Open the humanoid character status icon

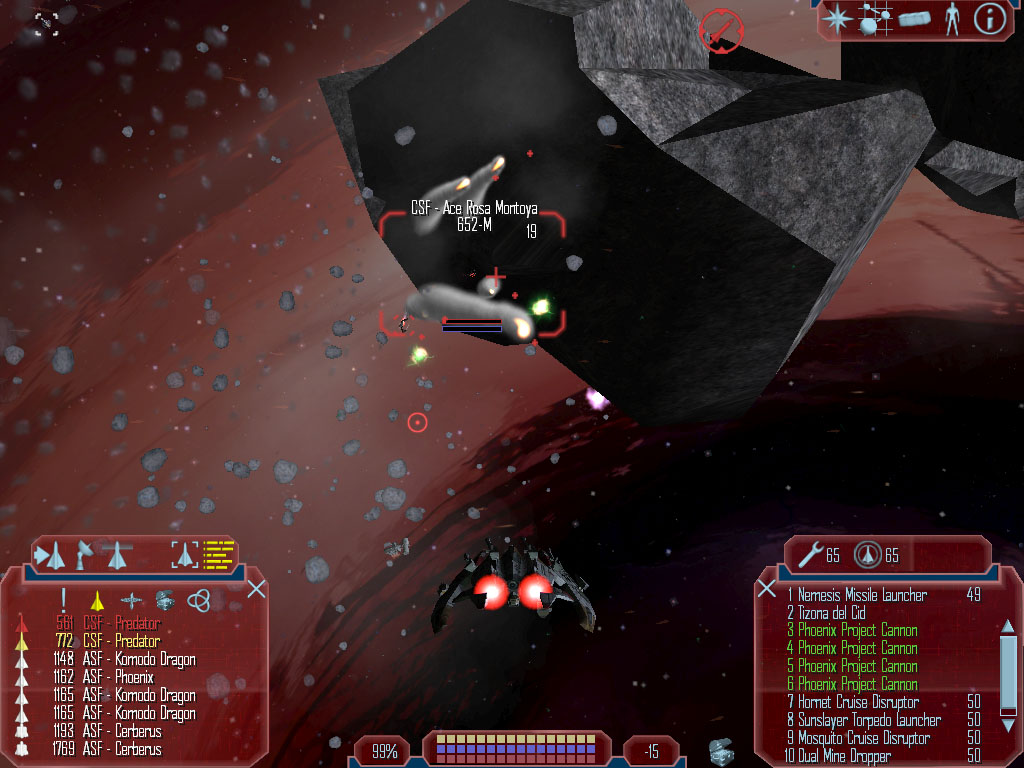(x=952, y=19)
